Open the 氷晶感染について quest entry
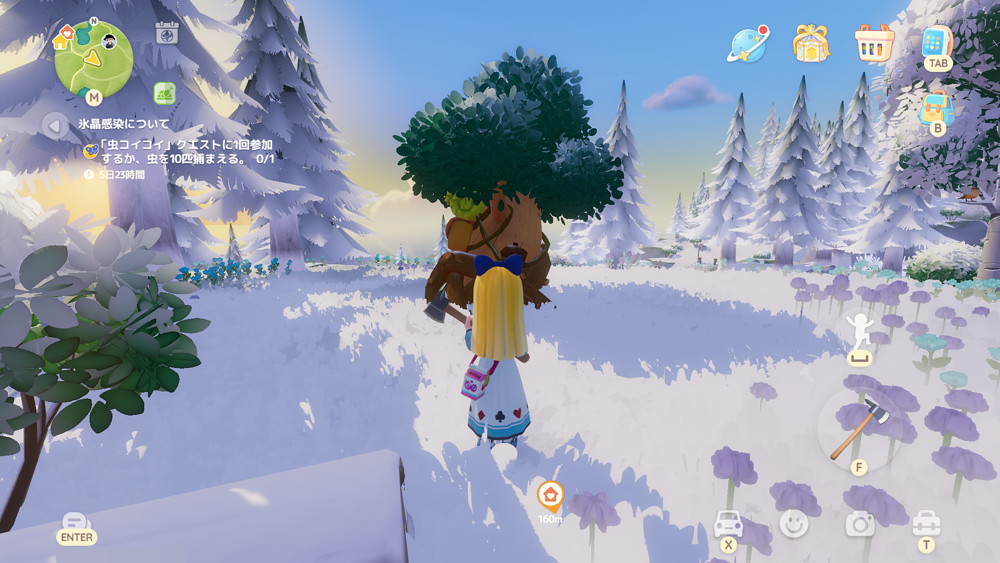Screen dimensions: 1000x563 tap(124, 124)
